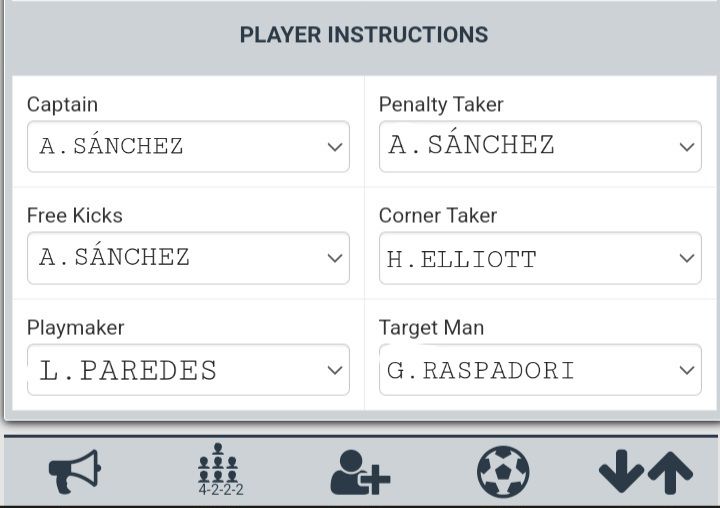Open the up and down arrows substitutions icon
The width and height of the screenshot is (720, 508).
(645, 472)
